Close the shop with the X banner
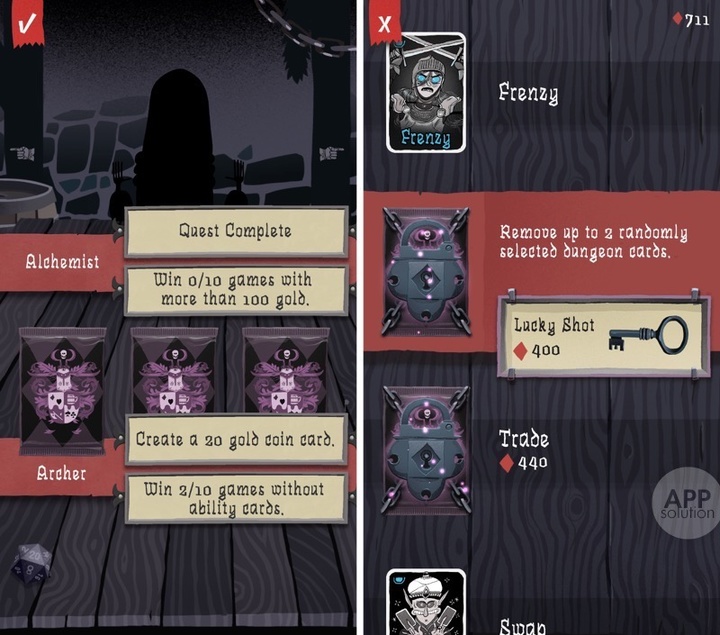This screenshot has height=635, width=720. (x=385, y=23)
